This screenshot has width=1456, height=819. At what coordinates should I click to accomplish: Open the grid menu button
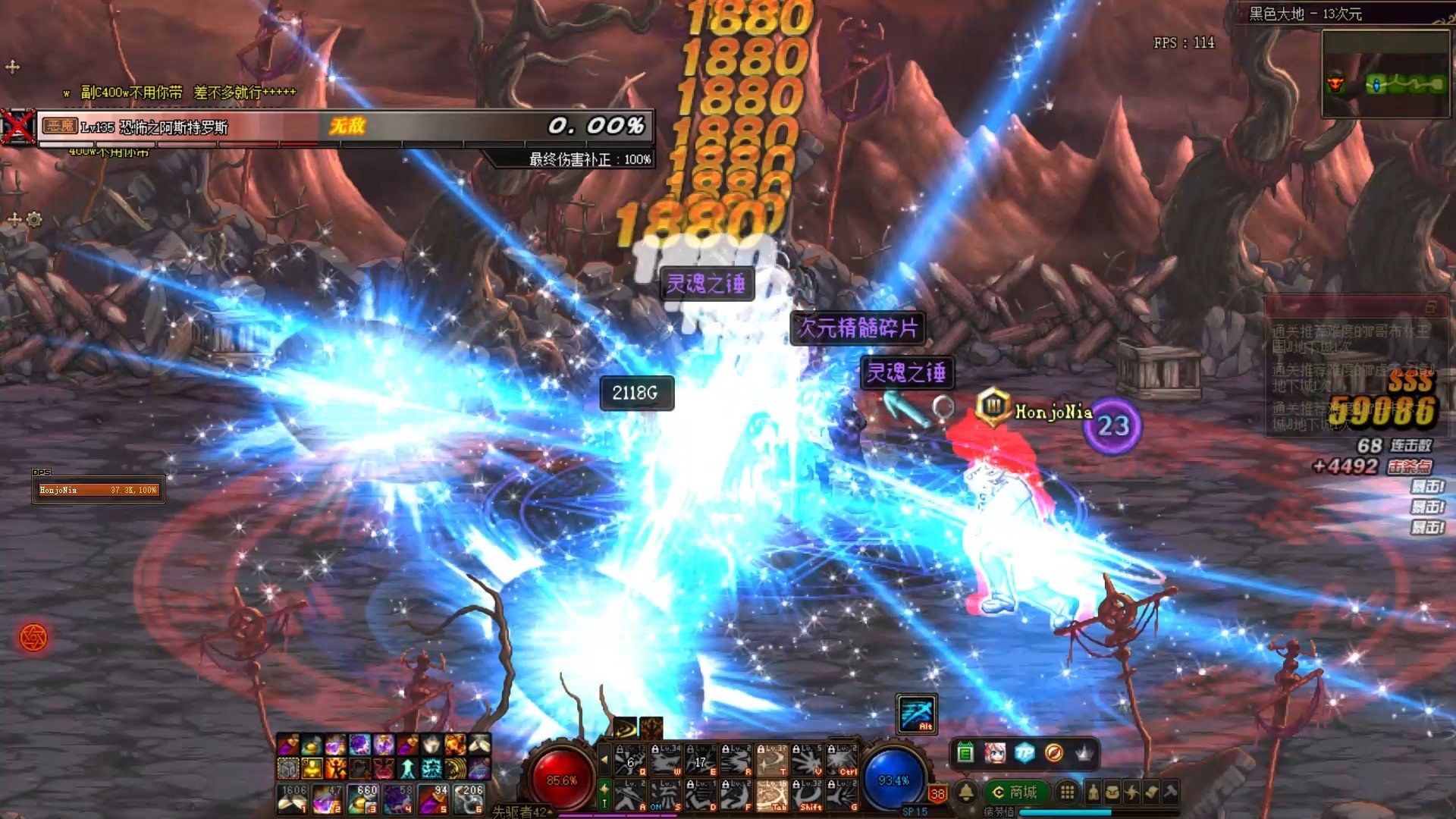click(1067, 792)
